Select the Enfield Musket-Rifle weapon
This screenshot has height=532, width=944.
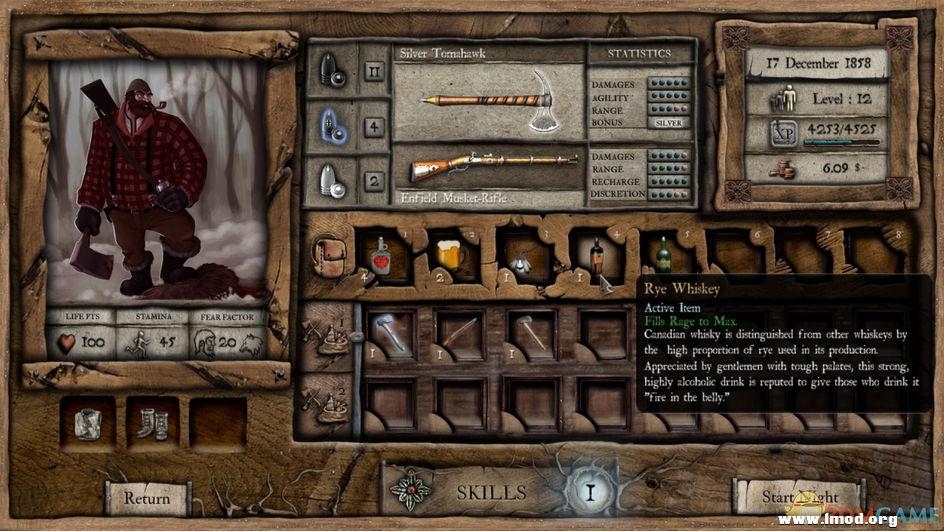coord(487,162)
